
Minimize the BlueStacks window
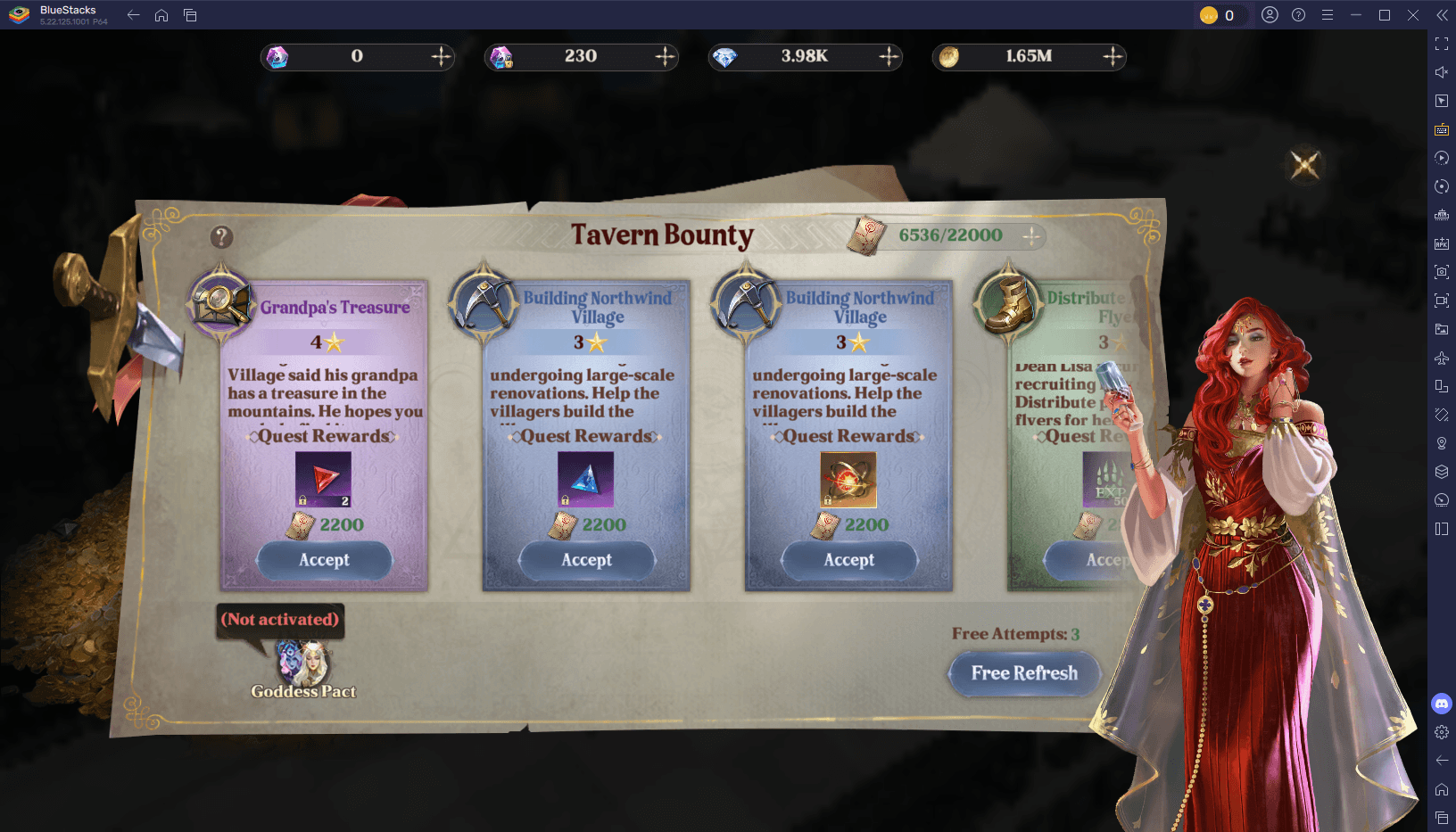[1356, 15]
